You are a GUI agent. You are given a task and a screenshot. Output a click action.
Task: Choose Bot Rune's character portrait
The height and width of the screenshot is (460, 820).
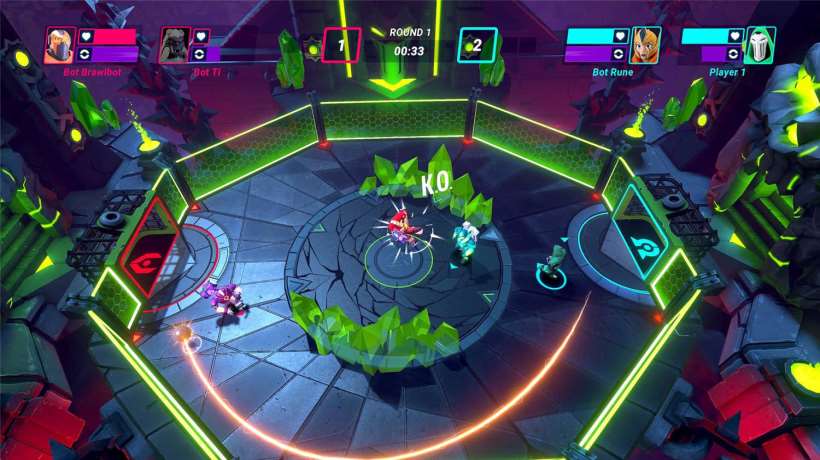coord(645,45)
